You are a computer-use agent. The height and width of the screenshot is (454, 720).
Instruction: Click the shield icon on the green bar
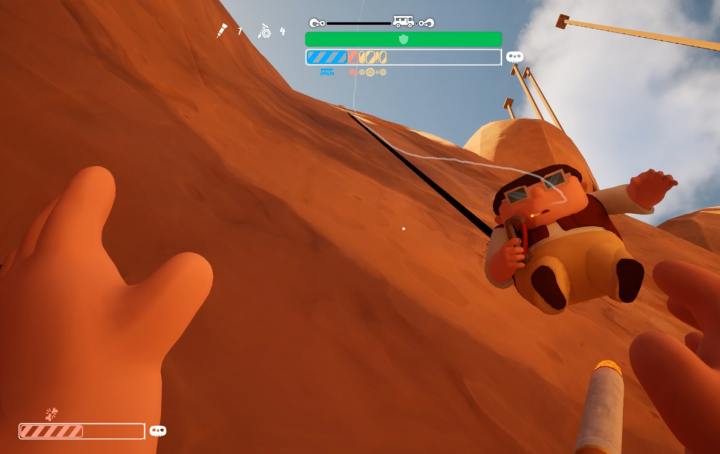[404, 39]
